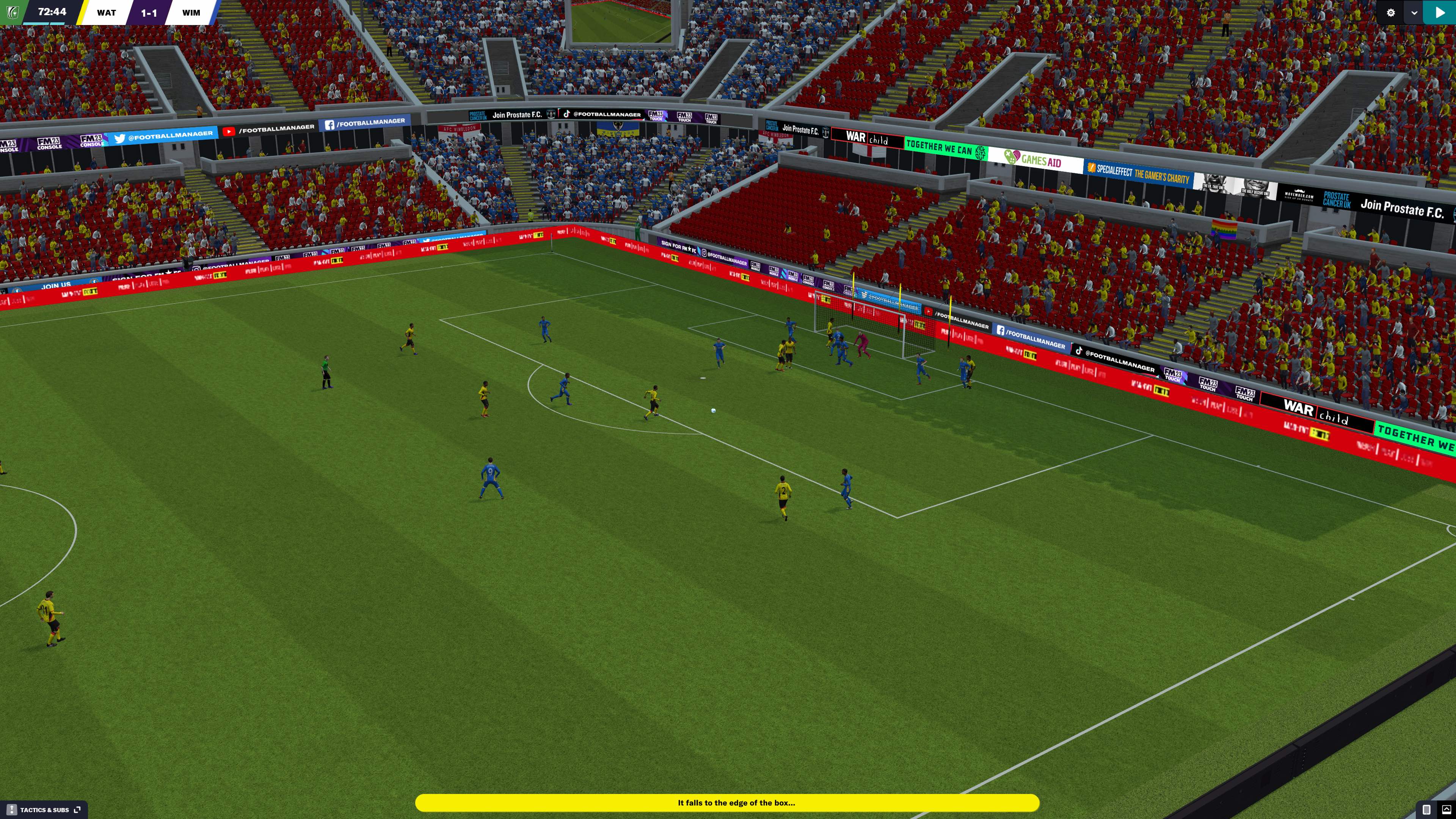The width and height of the screenshot is (1456, 819).
Task: Click the teal play button
Action: [x=1440, y=13]
